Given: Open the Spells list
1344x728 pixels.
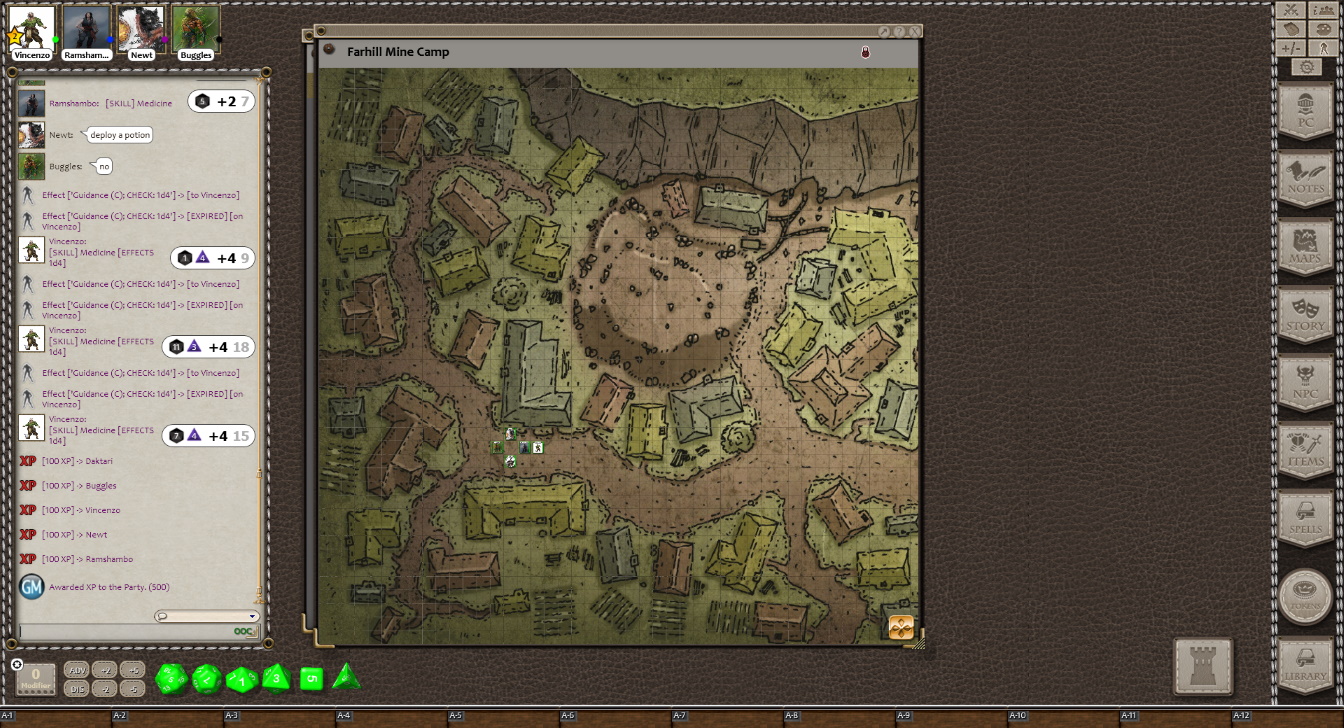Looking at the screenshot, I should (1305, 518).
